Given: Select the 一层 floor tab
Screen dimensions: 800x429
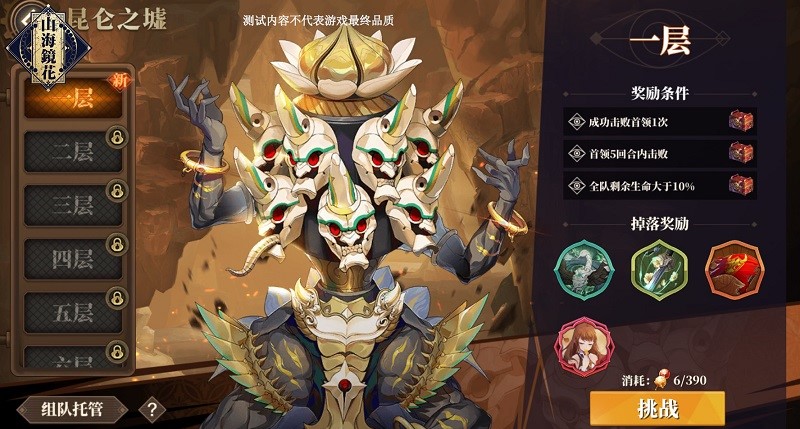Looking at the screenshot, I should pos(72,98).
